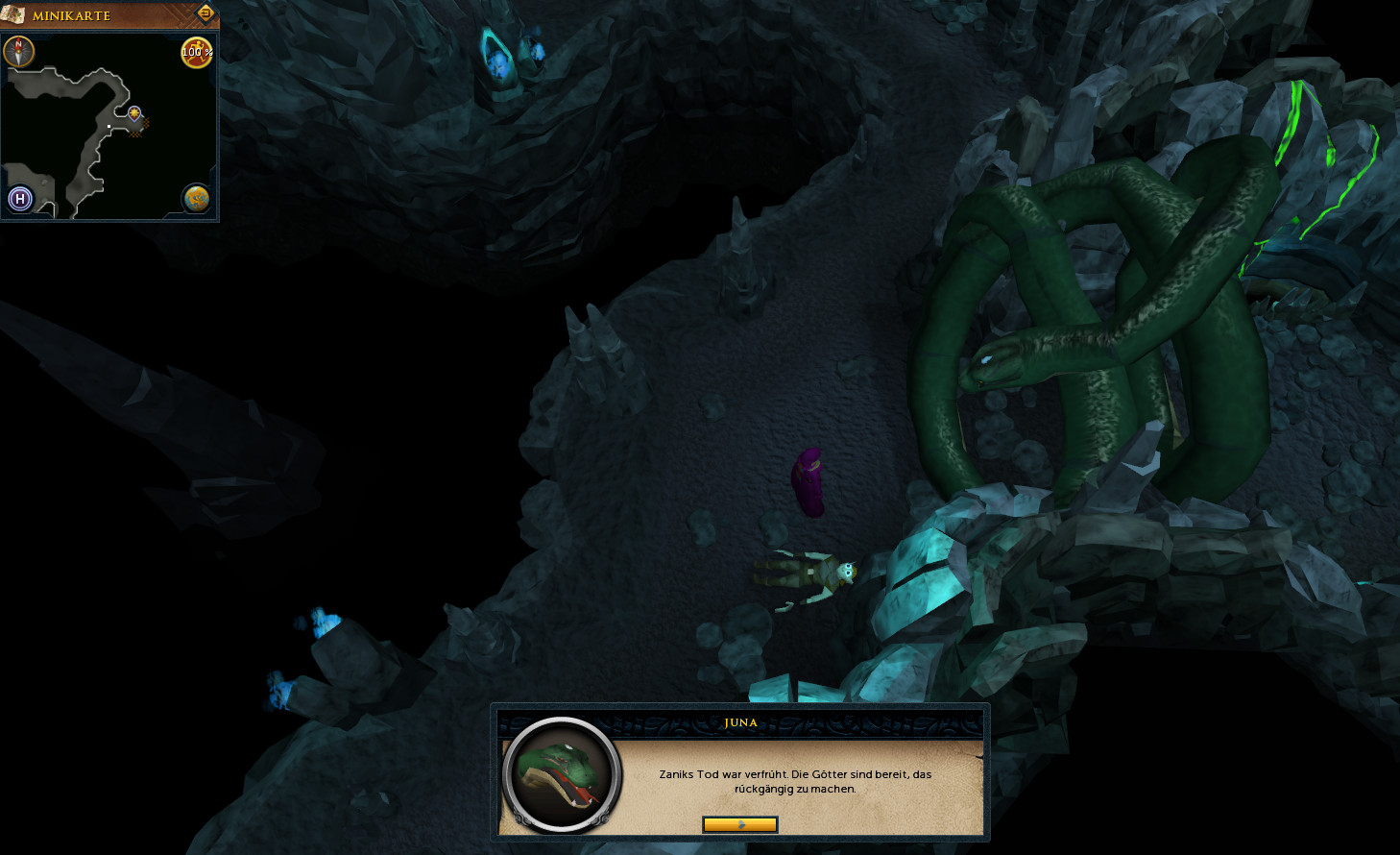This screenshot has height=855, width=1400.
Task: Open the Home Teleport lodestone button
Action: click(20, 199)
